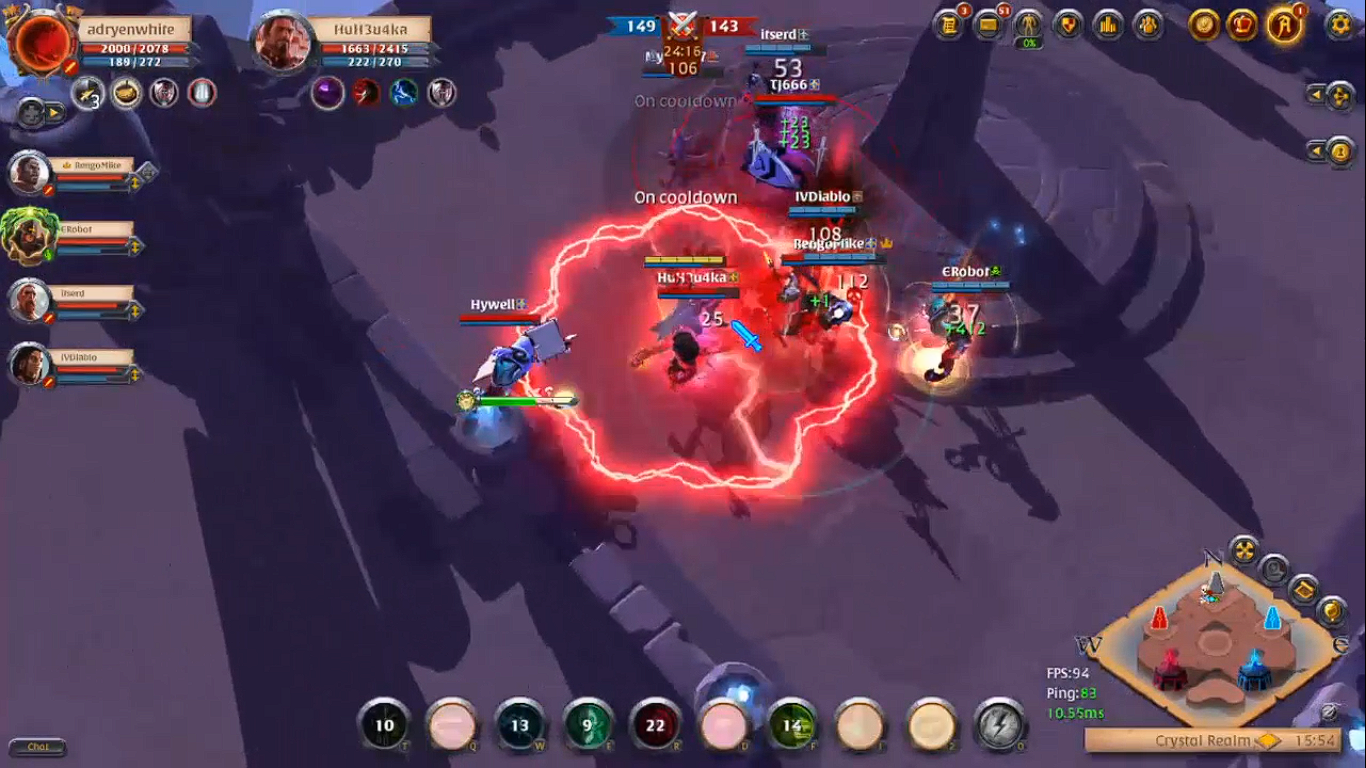Image resolution: width=1366 pixels, height=768 pixels.
Task: Click target HuH3u4ka's portrait frame
Action: pos(283,42)
